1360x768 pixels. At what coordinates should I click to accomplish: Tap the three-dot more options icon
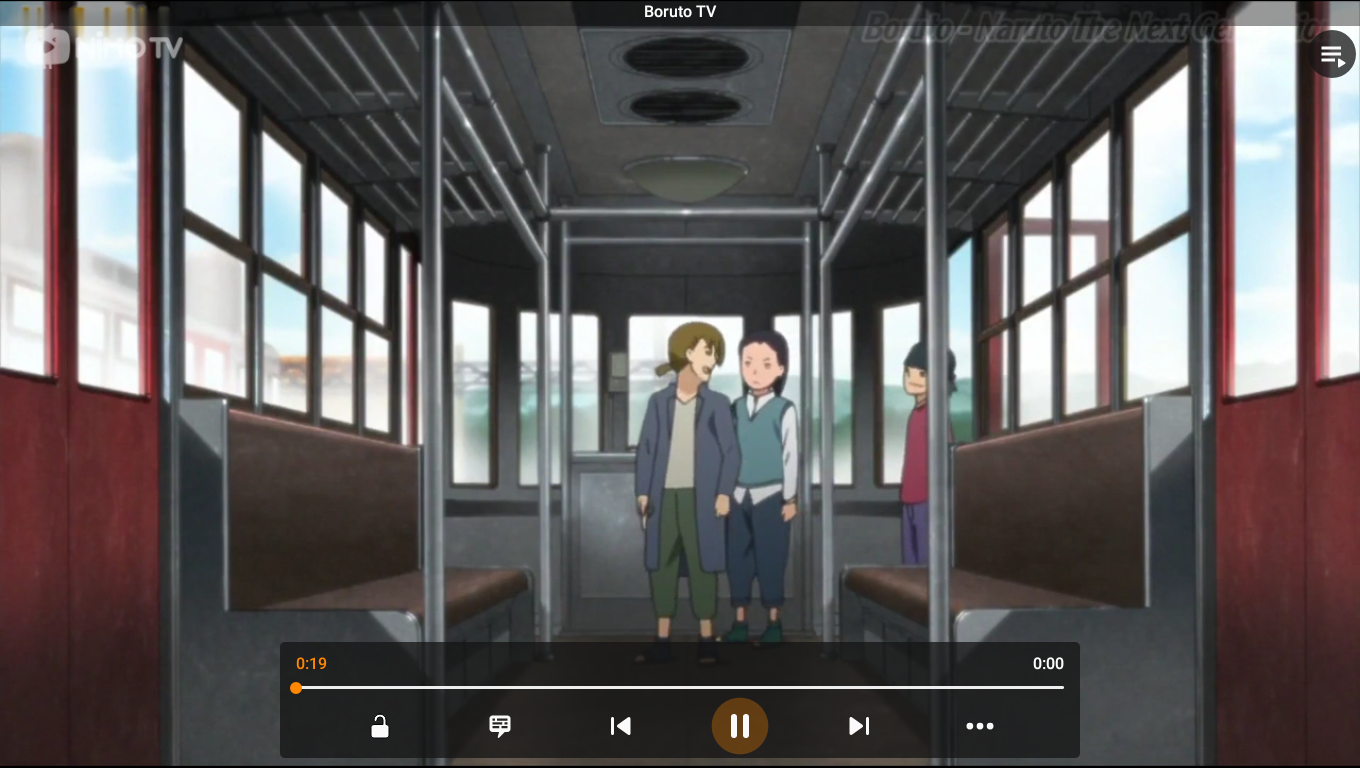(x=980, y=726)
